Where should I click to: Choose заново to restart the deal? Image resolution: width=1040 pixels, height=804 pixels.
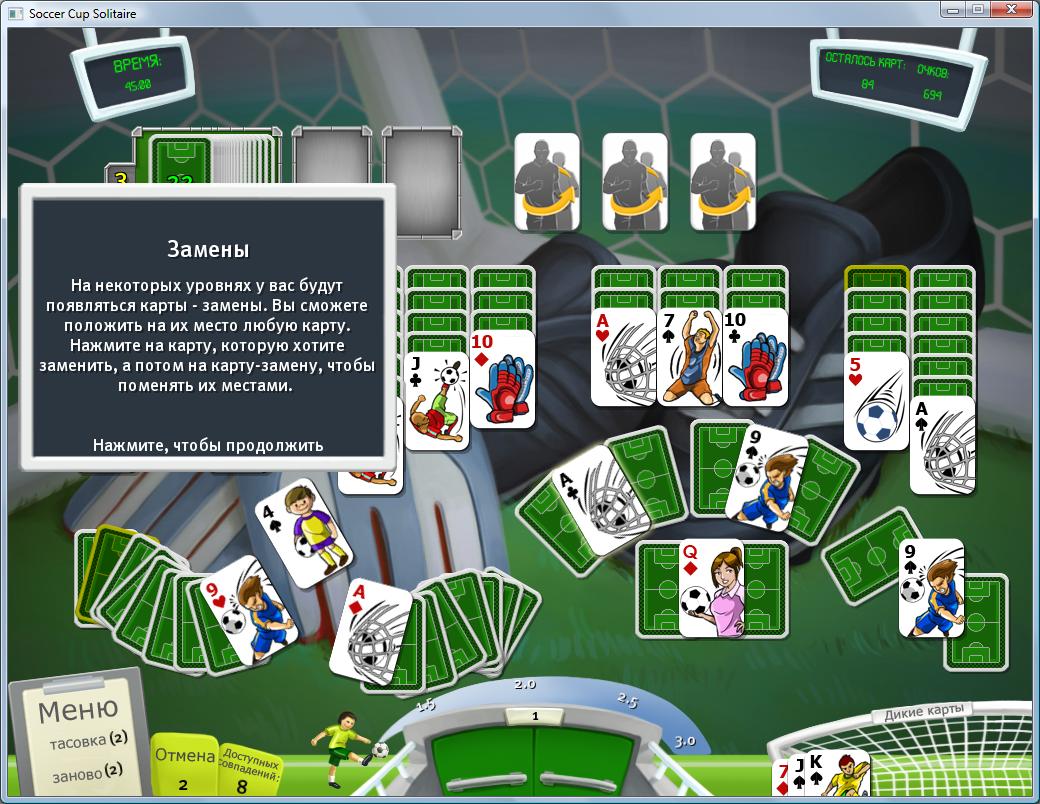pyautogui.click(x=90, y=771)
